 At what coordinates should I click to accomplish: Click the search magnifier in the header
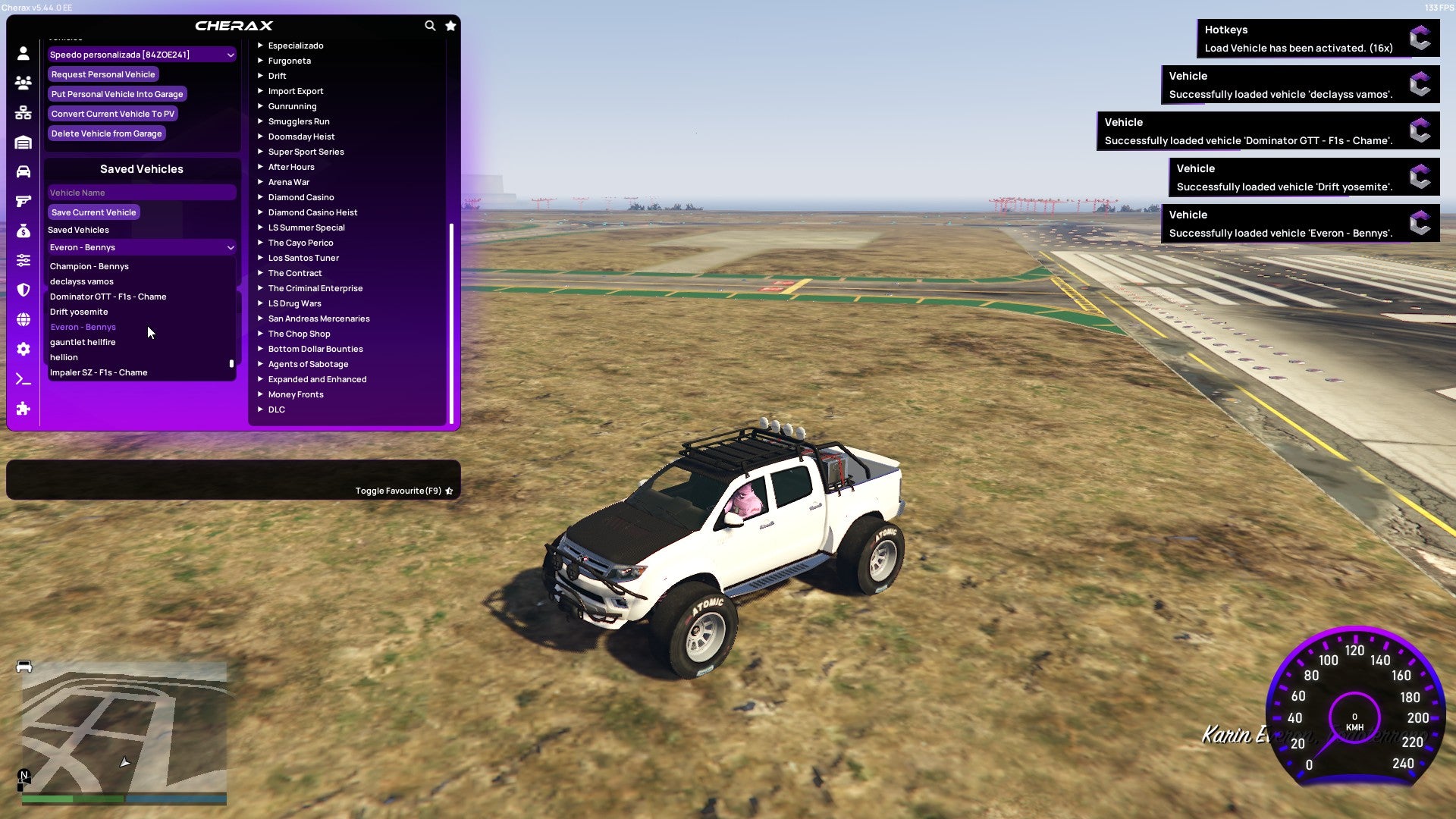(430, 25)
